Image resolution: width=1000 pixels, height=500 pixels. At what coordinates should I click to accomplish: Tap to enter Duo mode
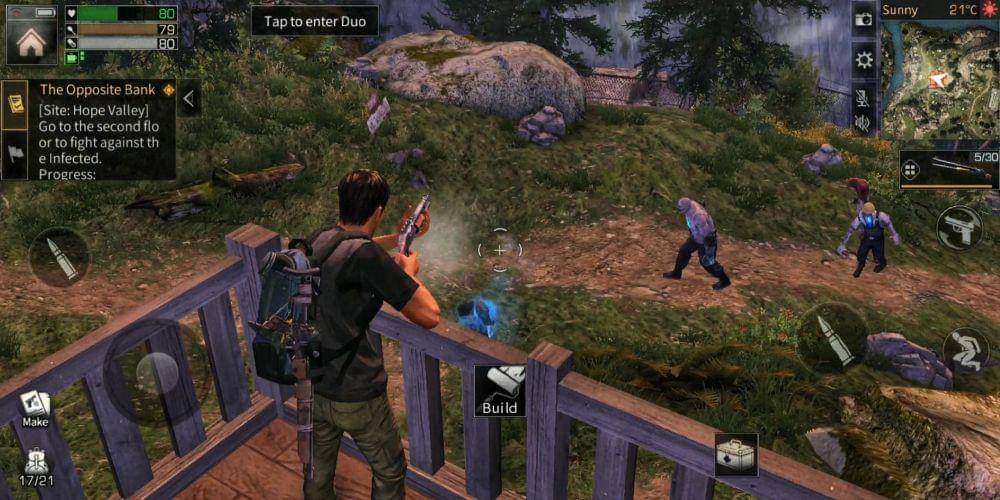point(315,22)
